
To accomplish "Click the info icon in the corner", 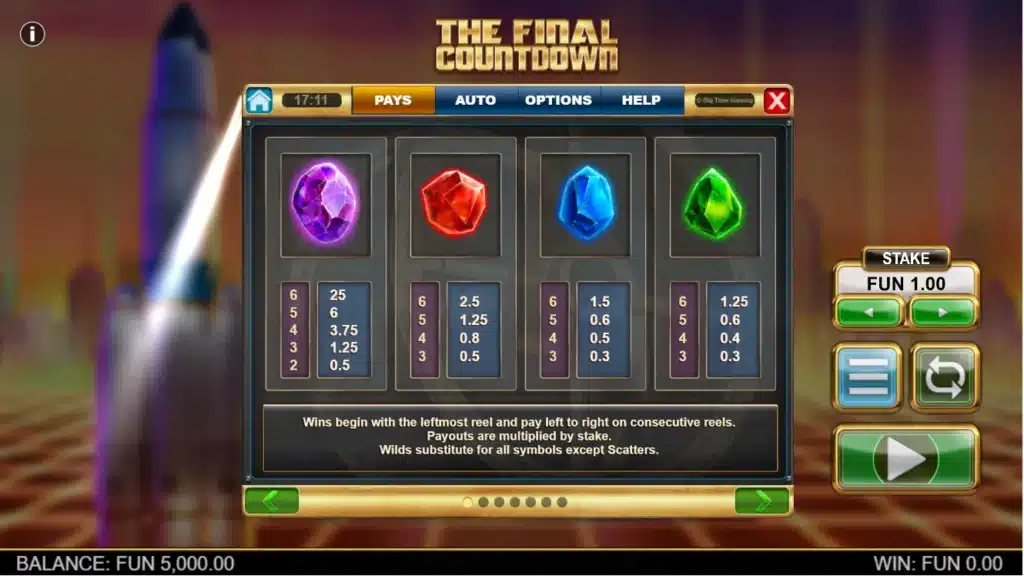I will point(33,34).
